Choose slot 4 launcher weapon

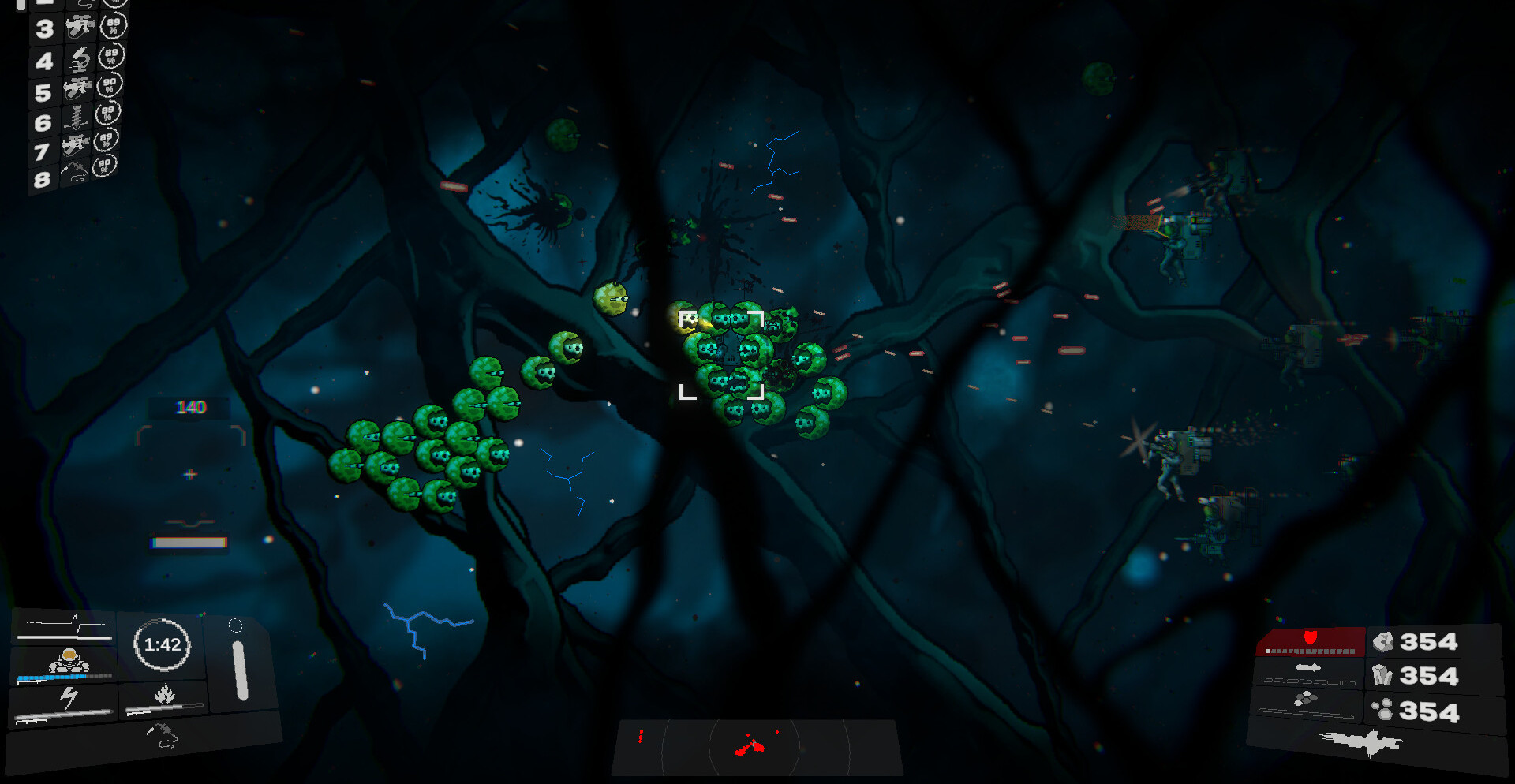click(x=79, y=58)
